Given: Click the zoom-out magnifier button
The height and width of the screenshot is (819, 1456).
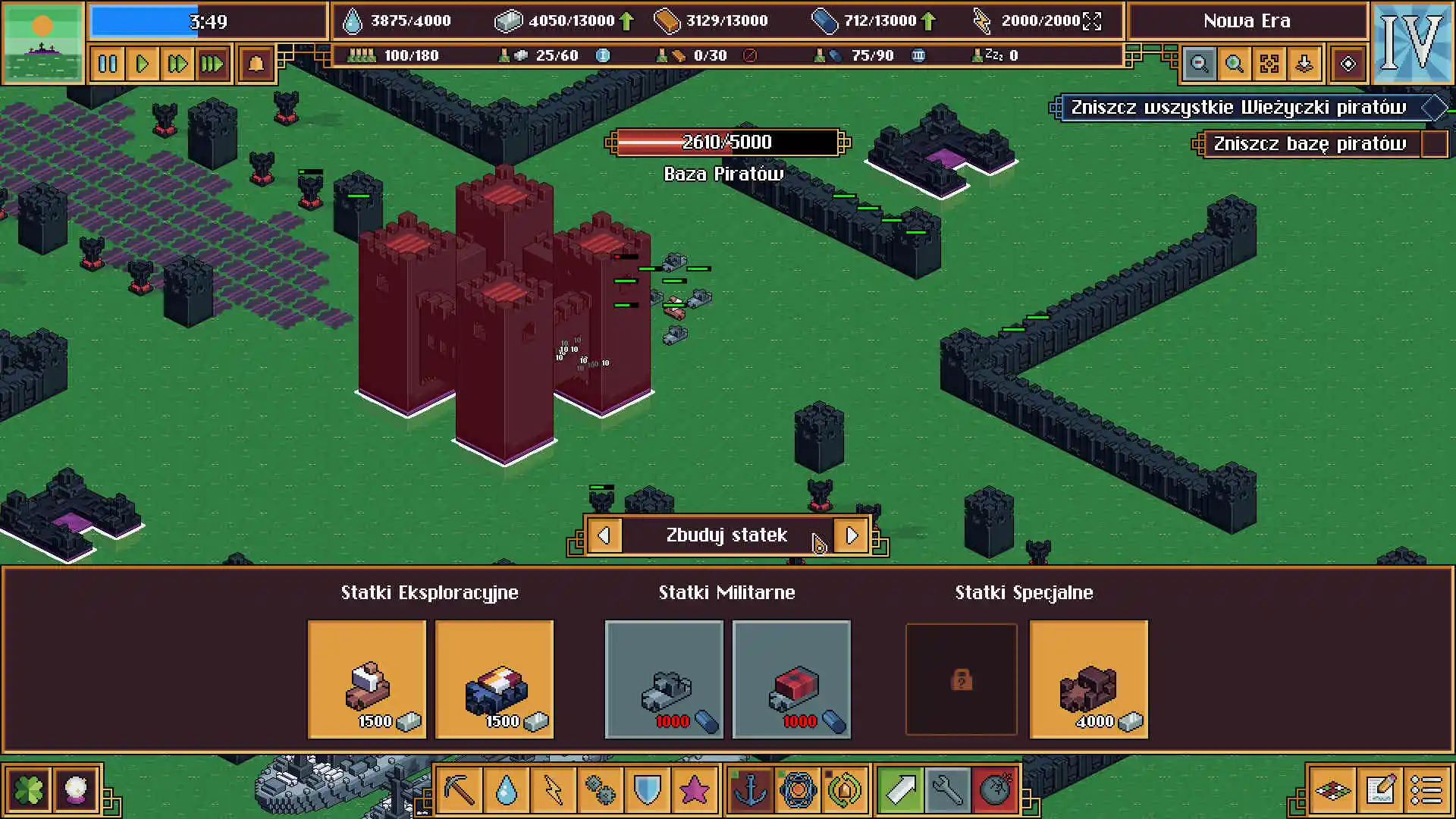Looking at the screenshot, I should (x=1199, y=64).
